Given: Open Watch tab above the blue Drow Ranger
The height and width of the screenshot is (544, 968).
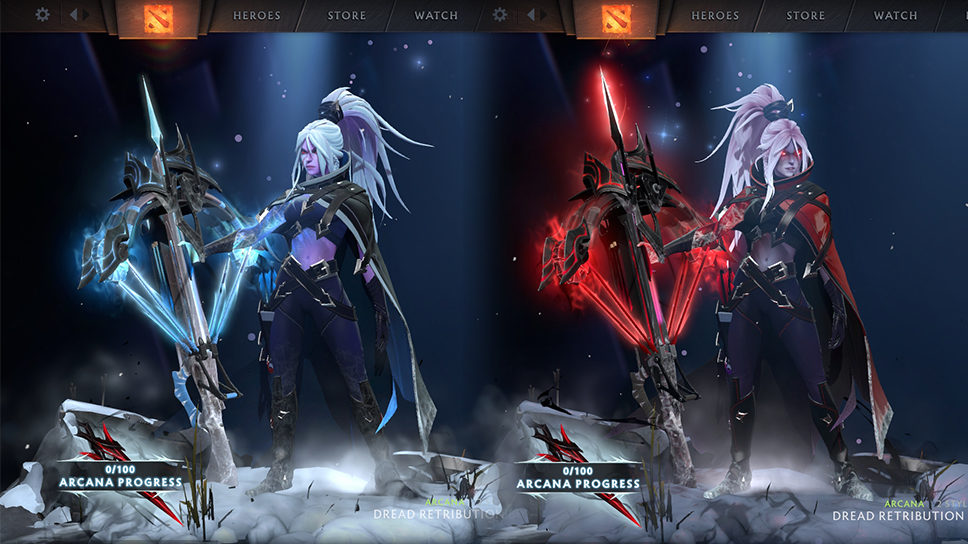Looking at the screenshot, I should pyautogui.click(x=436, y=15).
